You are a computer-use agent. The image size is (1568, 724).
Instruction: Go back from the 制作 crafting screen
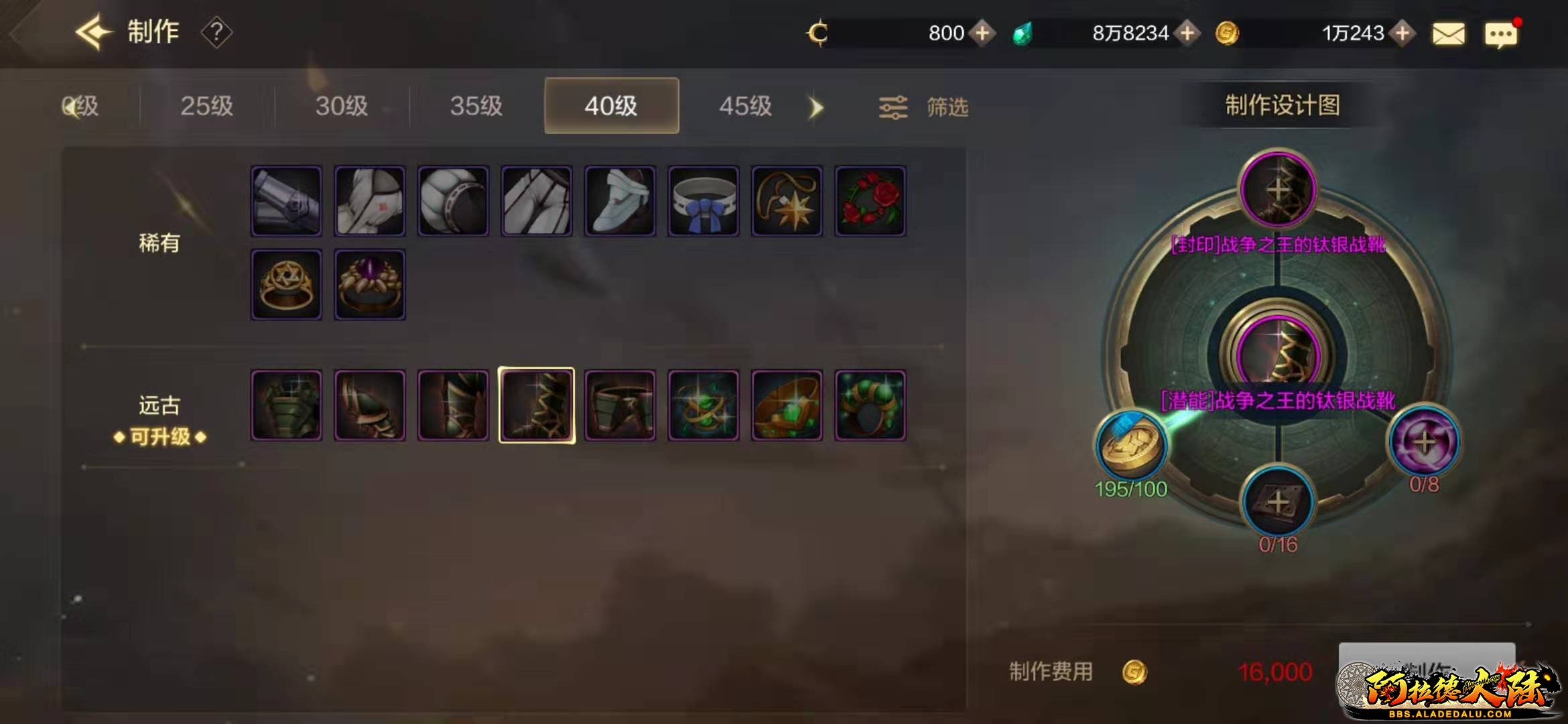pyautogui.click(x=92, y=32)
